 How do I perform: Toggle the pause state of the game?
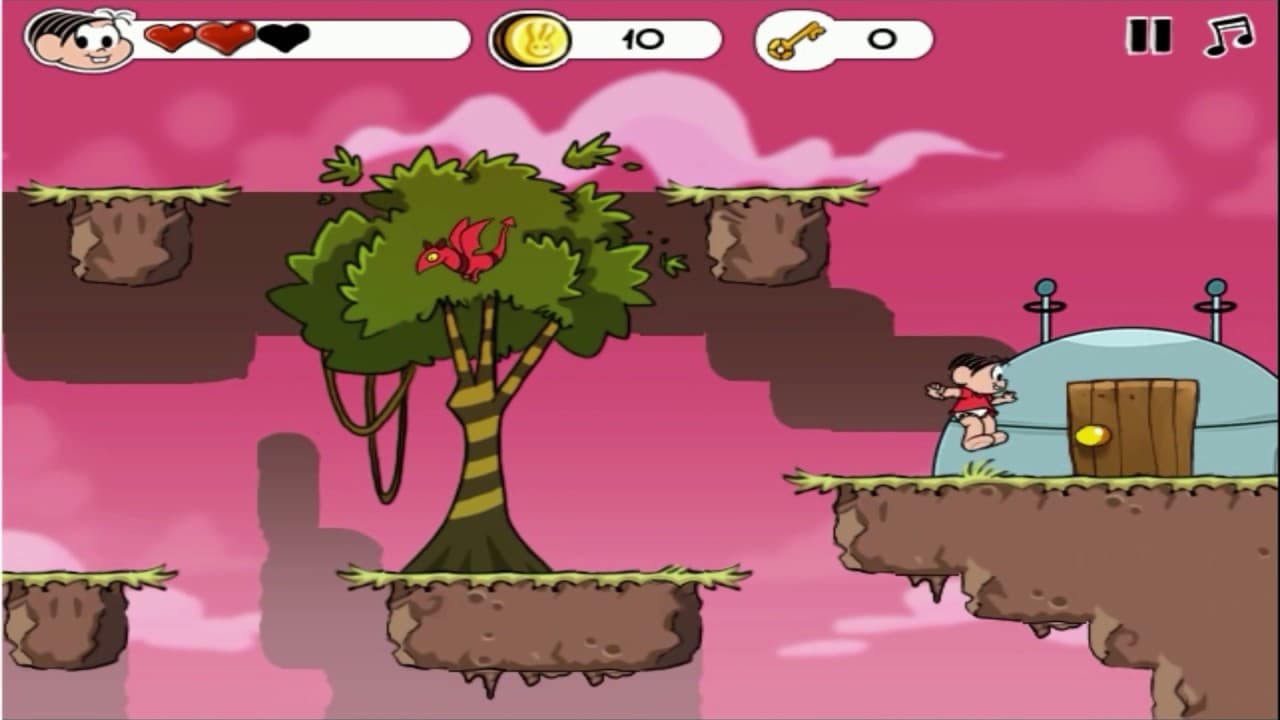point(1148,37)
